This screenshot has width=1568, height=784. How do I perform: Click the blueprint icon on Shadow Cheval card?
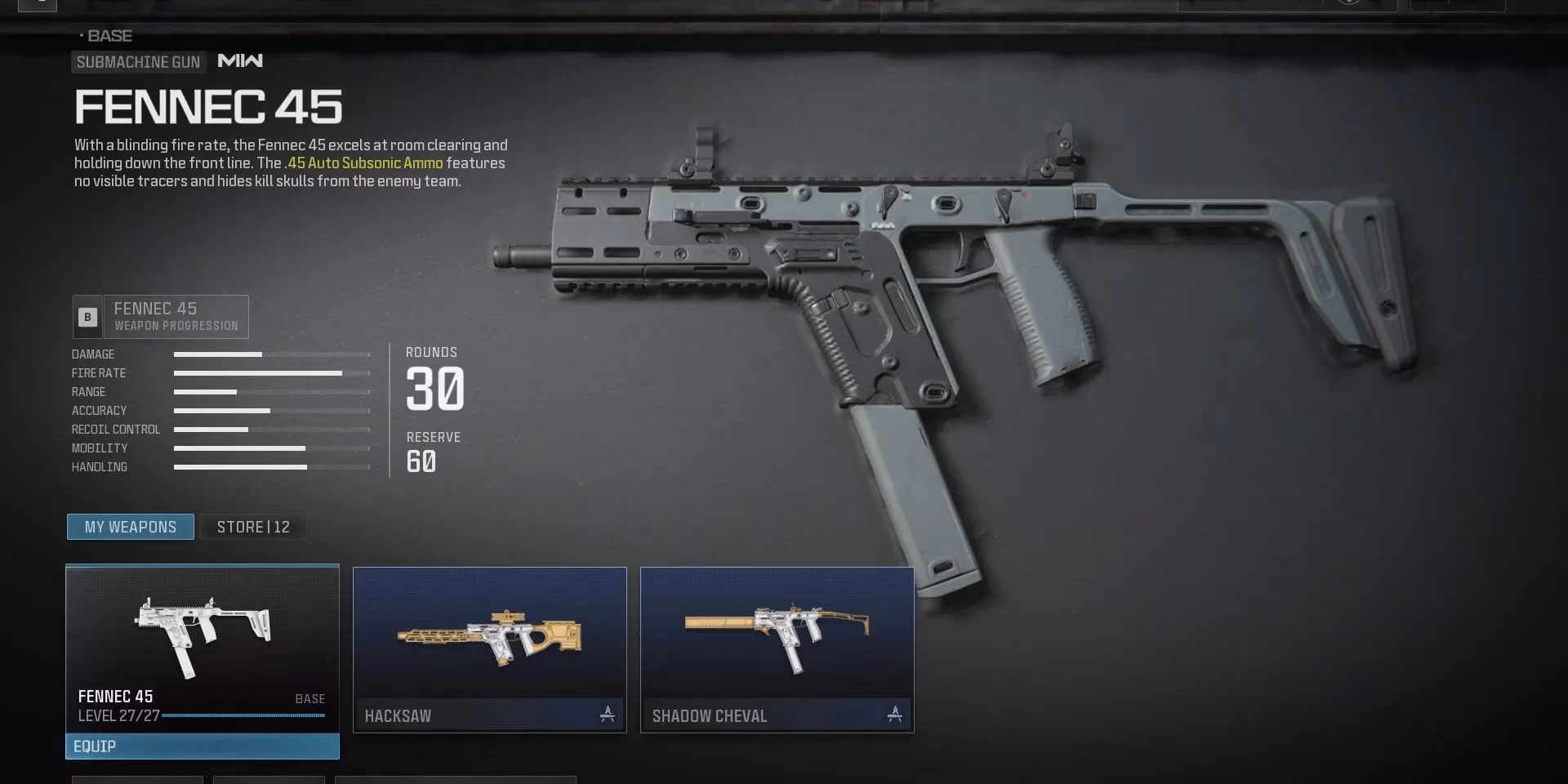tap(893, 713)
